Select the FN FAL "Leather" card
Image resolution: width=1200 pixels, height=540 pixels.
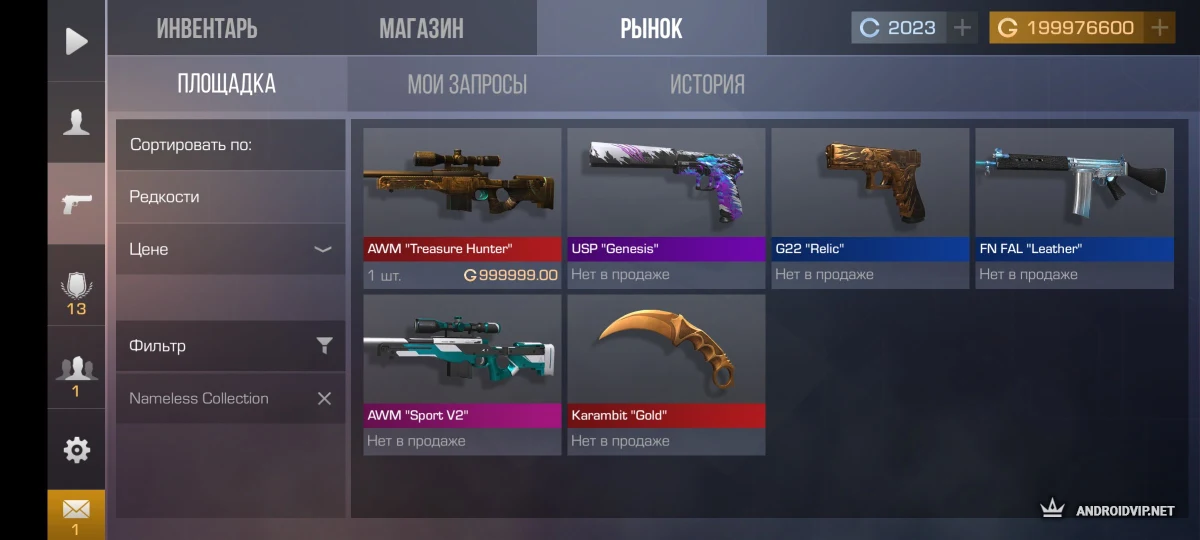coord(1074,208)
